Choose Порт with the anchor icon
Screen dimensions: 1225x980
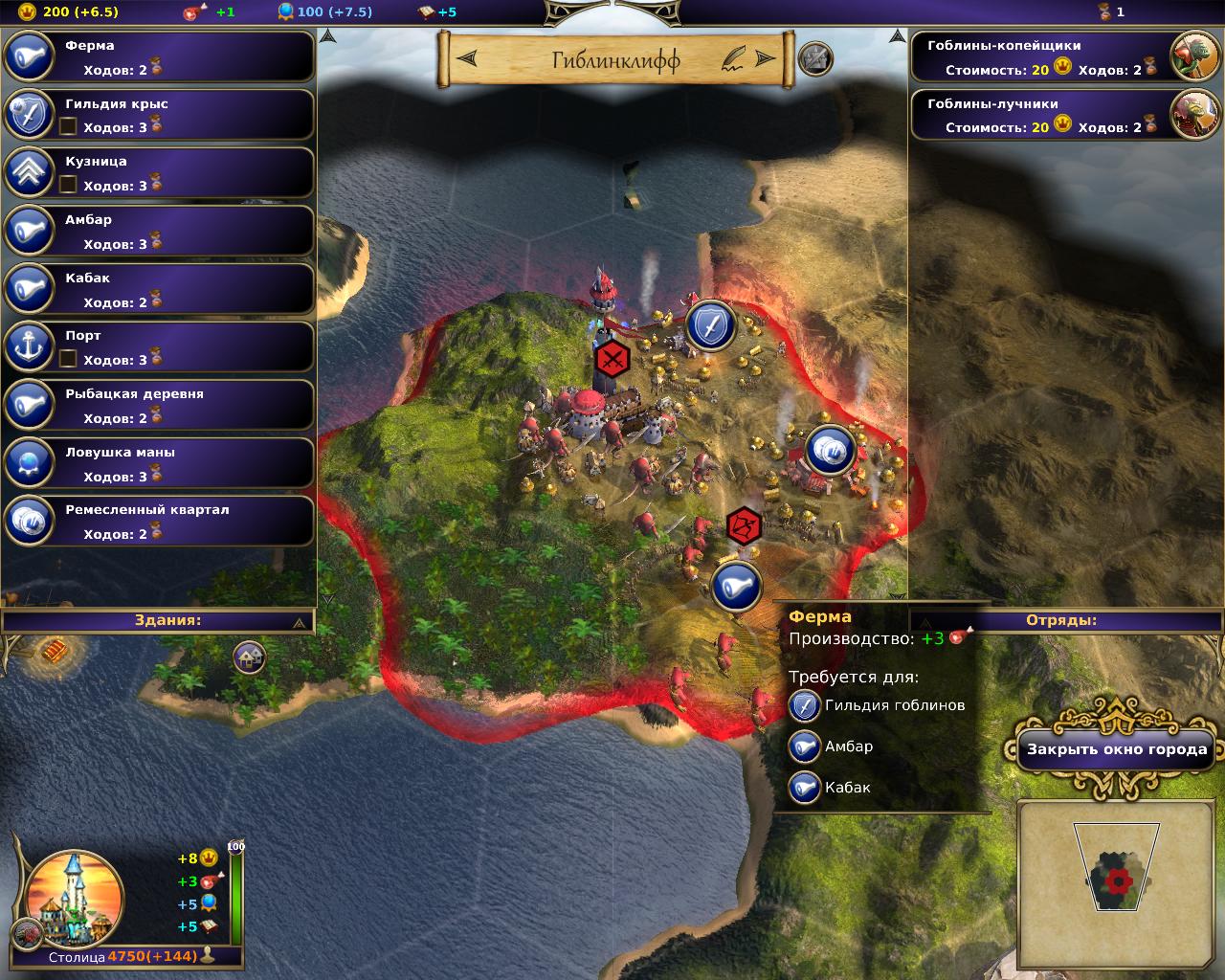click(x=159, y=347)
